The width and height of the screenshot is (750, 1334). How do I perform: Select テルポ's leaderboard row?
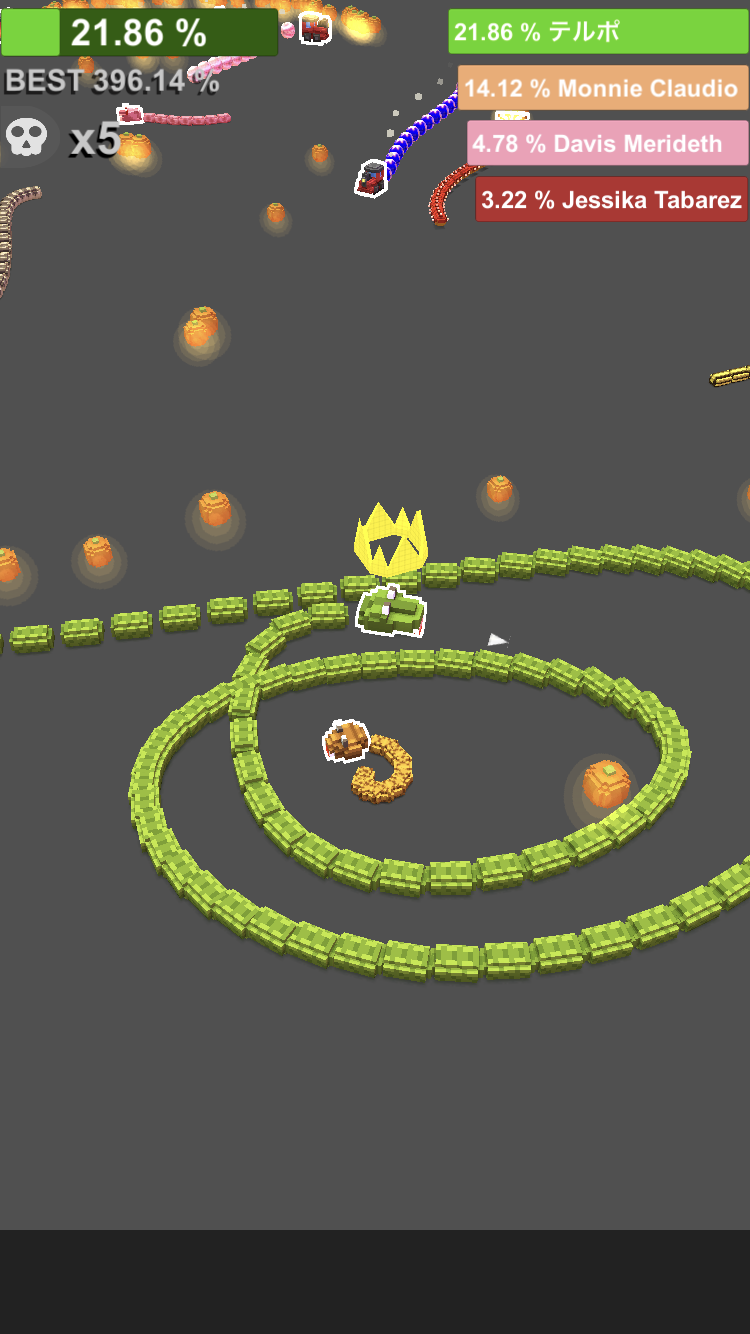[597, 32]
